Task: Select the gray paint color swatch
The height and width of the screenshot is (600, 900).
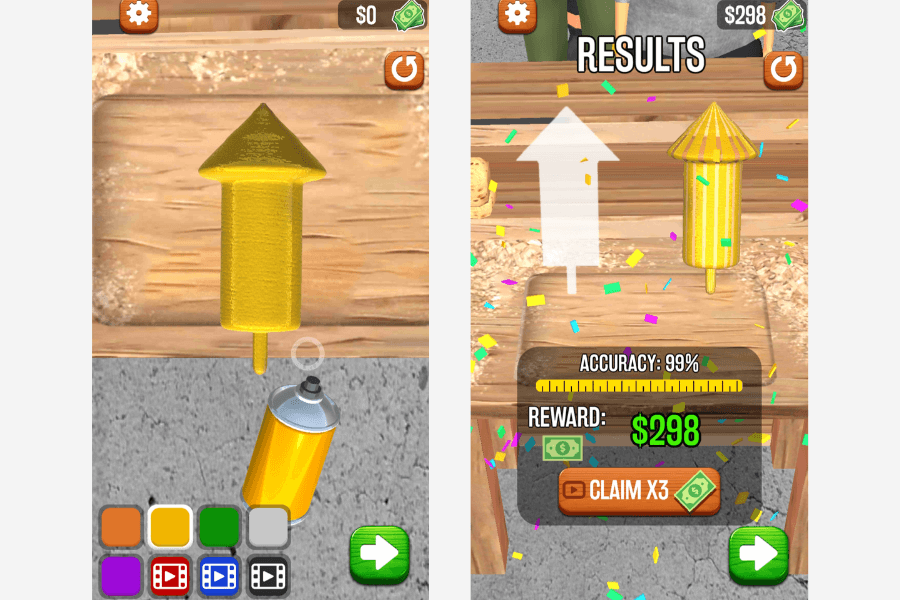Action: [268, 526]
